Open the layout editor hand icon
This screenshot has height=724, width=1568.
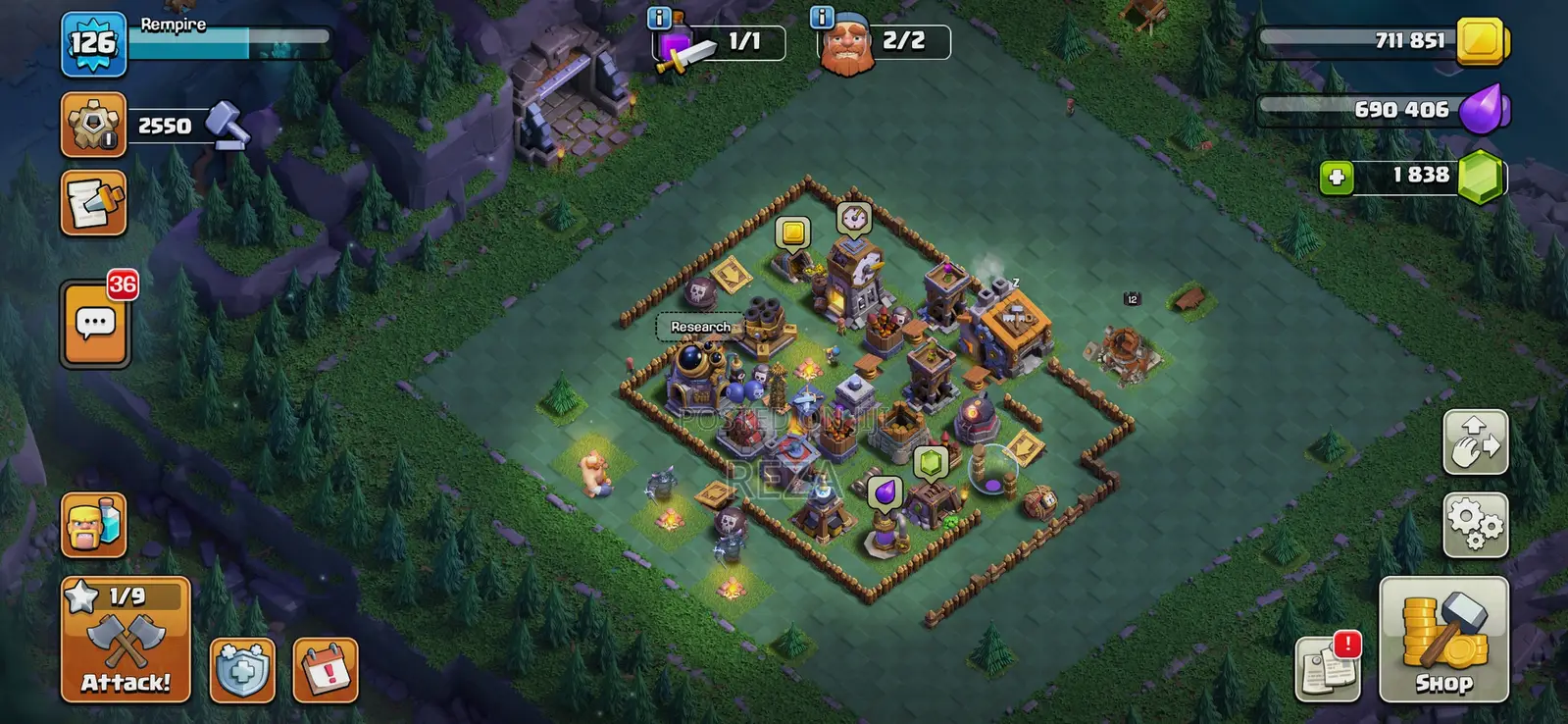point(1475,441)
